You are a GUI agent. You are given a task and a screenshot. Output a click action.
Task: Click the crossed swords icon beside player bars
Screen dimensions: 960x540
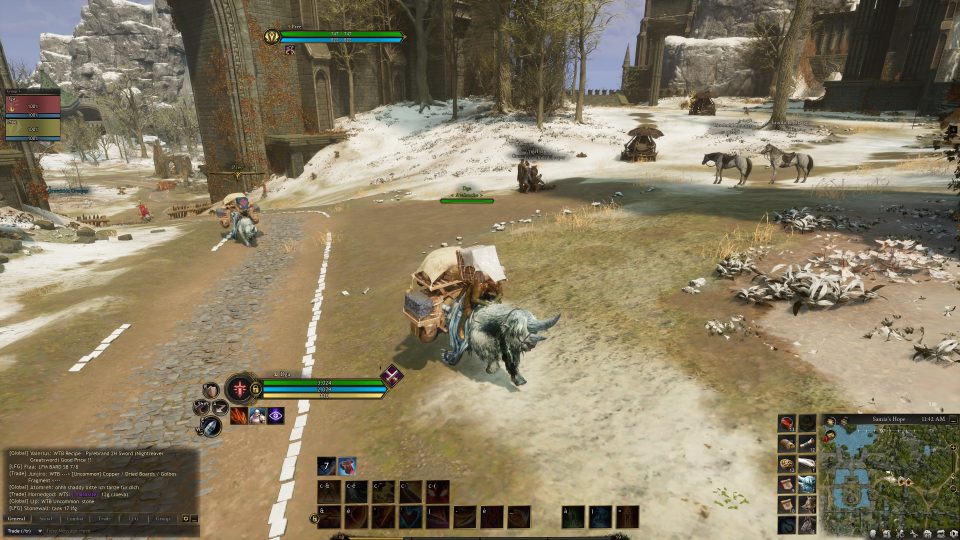(391, 377)
